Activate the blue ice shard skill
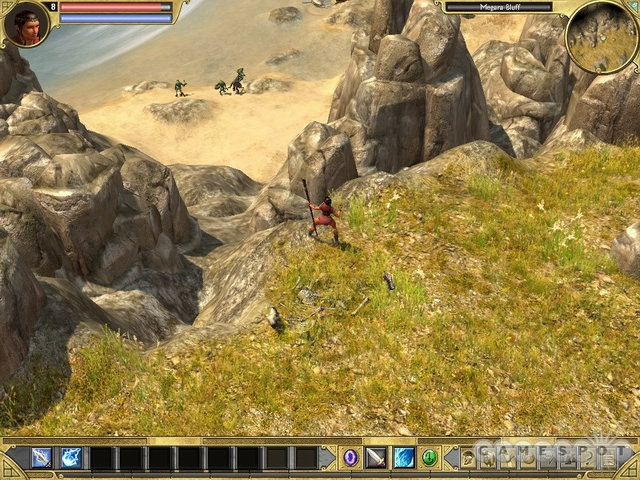This screenshot has width=640, height=480. coord(71,458)
